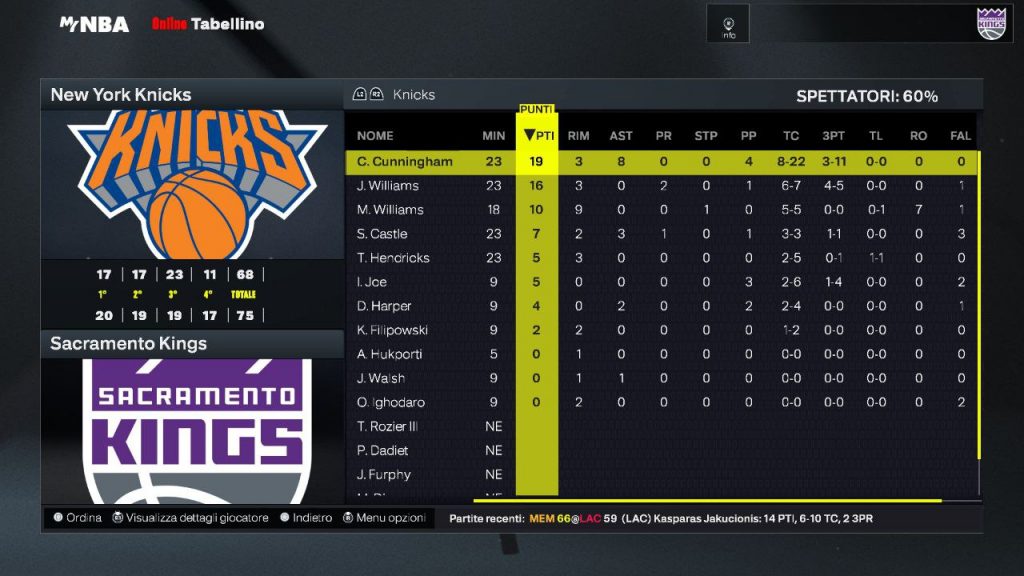Sort players by MIN column header
1024x576 pixels.
[x=493, y=136]
